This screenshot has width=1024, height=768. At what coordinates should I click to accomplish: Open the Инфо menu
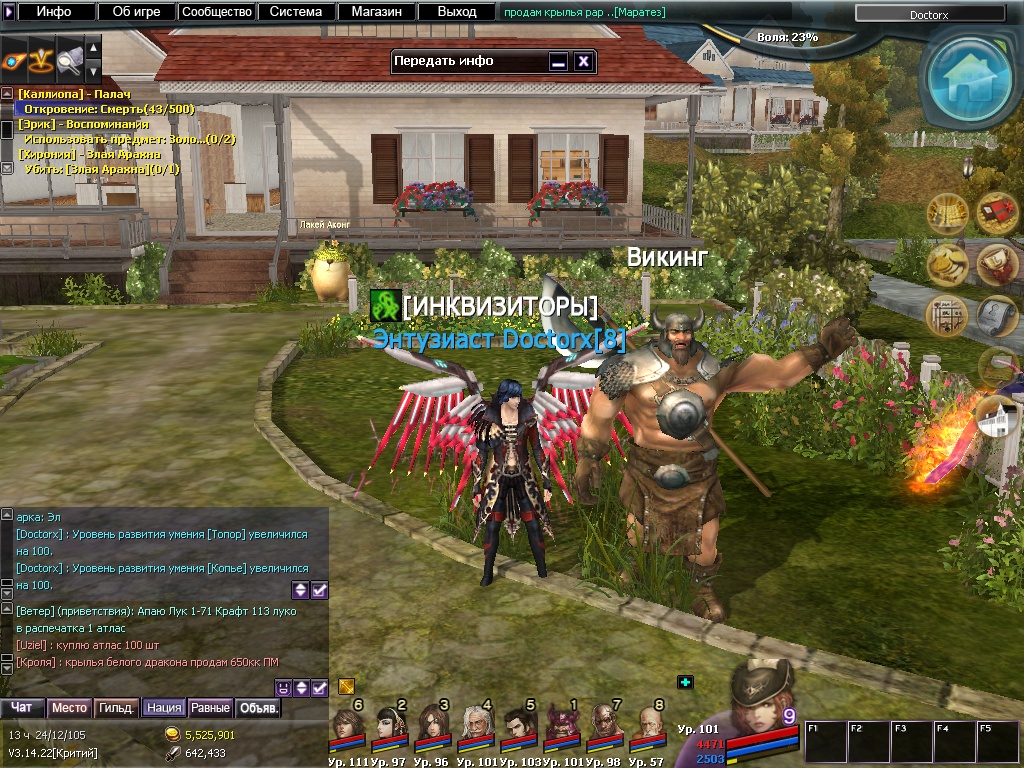click(54, 12)
